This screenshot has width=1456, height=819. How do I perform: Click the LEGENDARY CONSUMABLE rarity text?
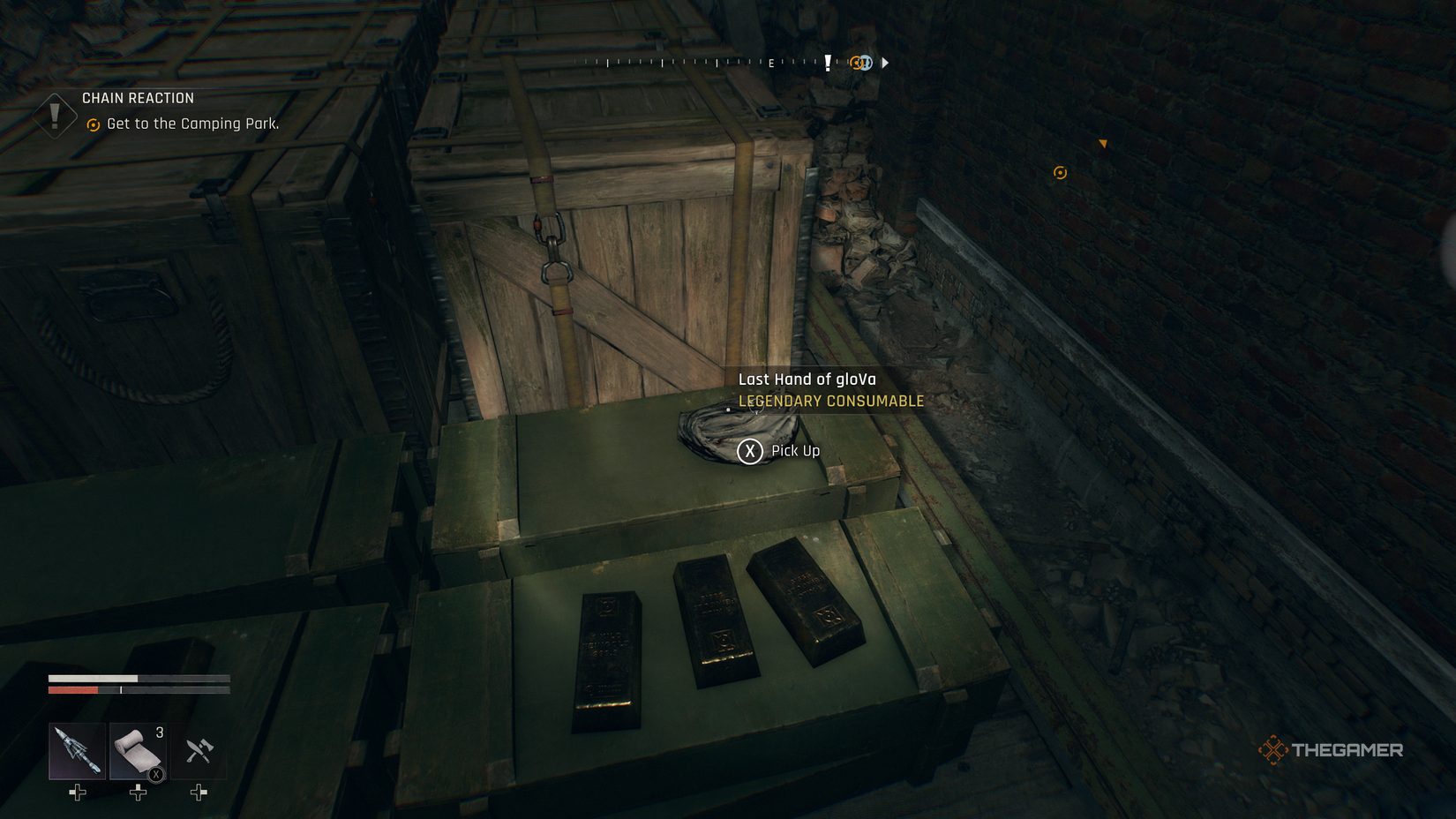coord(829,401)
